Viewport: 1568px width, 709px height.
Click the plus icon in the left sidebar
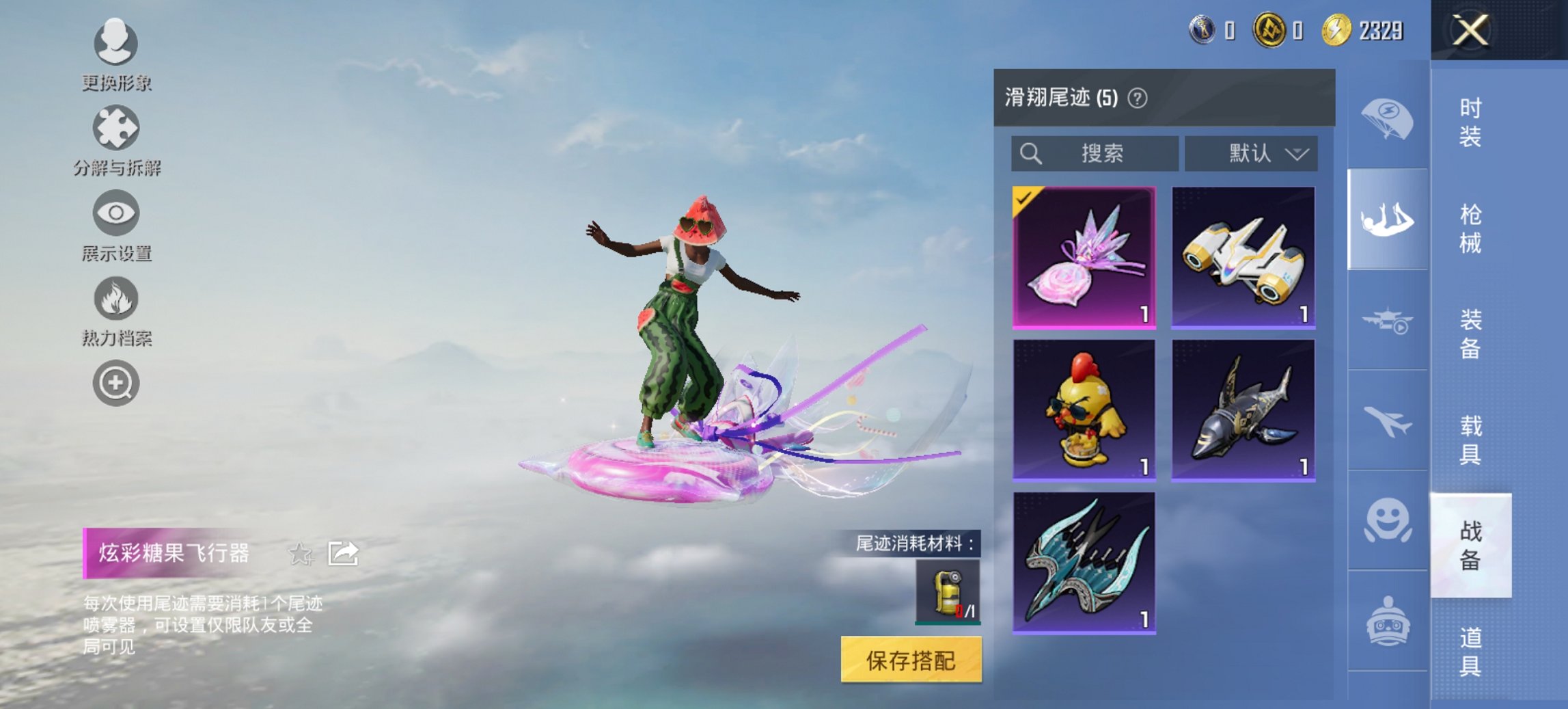click(x=116, y=383)
